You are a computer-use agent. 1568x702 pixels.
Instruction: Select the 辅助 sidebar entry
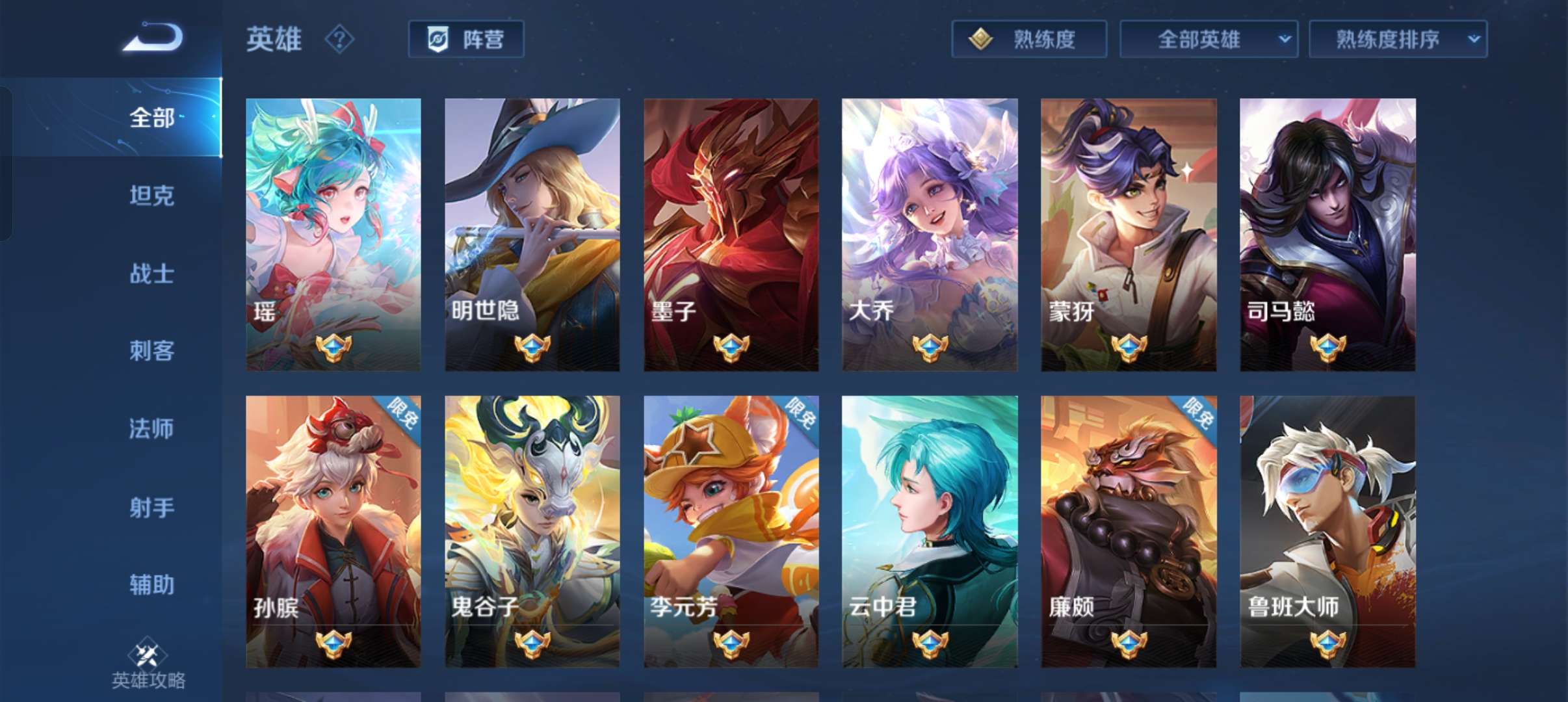[x=151, y=585]
